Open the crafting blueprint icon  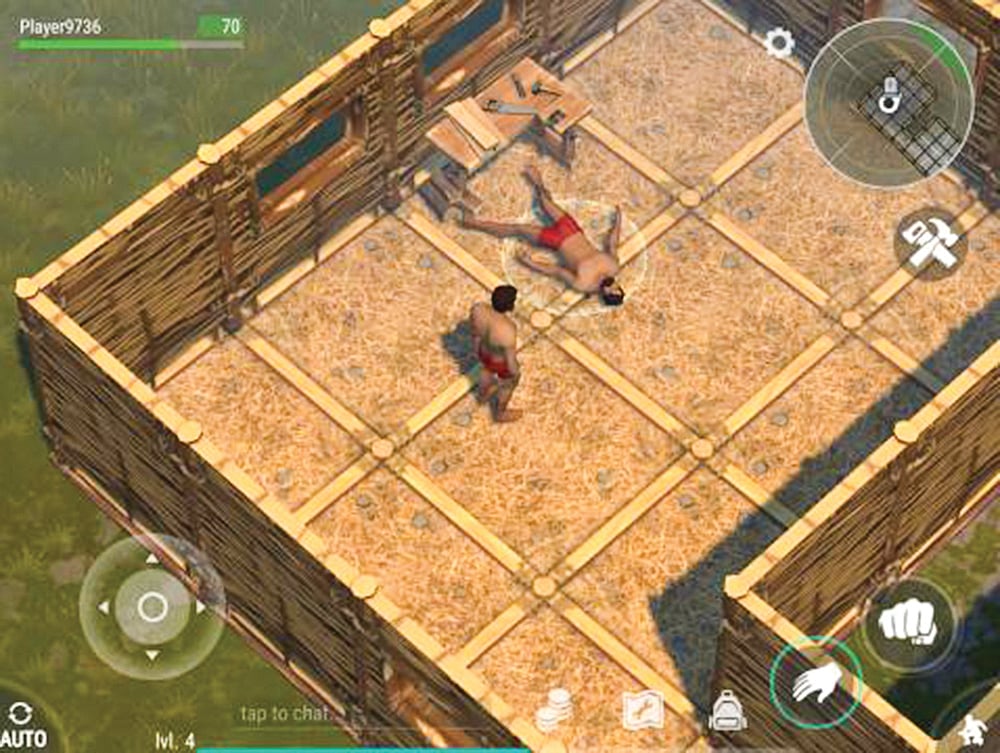pos(642,711)
